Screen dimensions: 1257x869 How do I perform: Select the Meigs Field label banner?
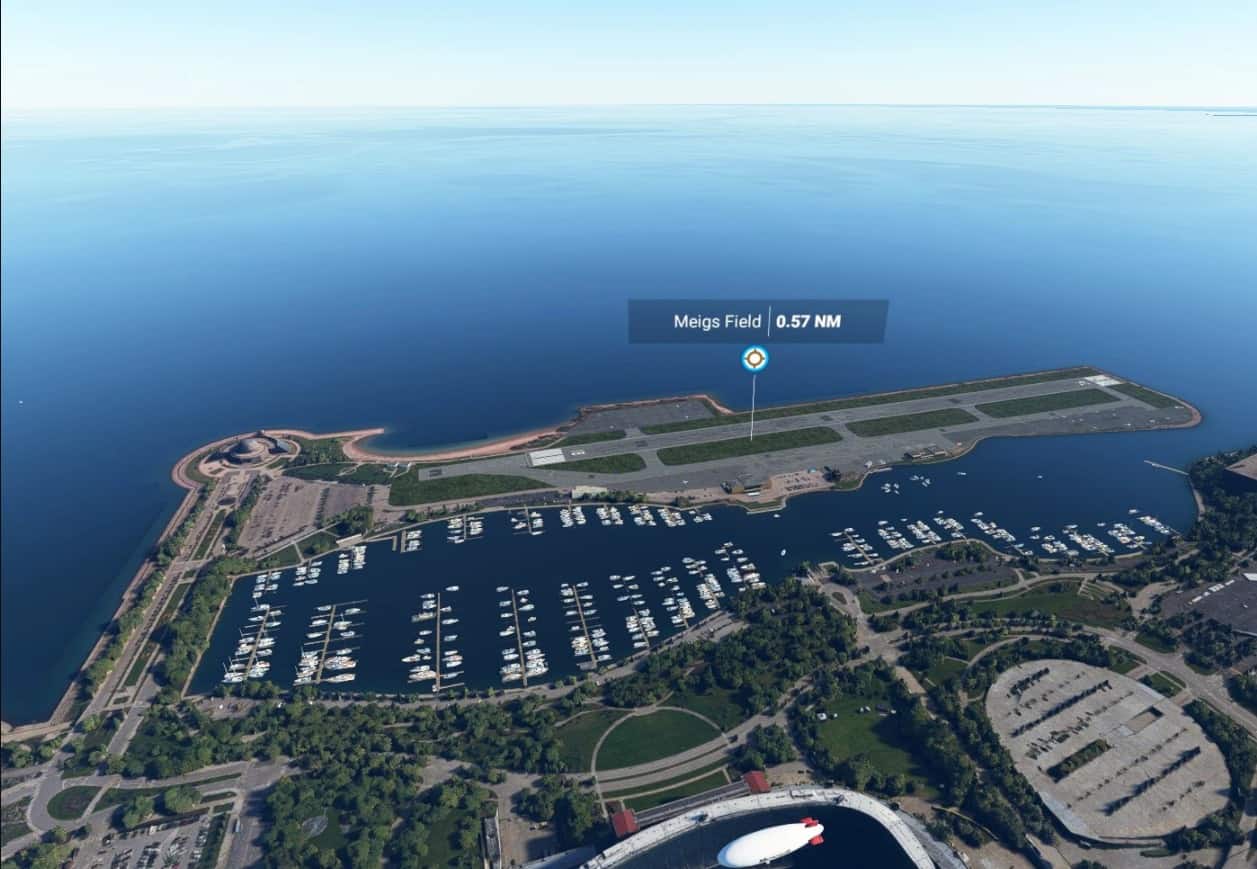(x=757, y=322)
